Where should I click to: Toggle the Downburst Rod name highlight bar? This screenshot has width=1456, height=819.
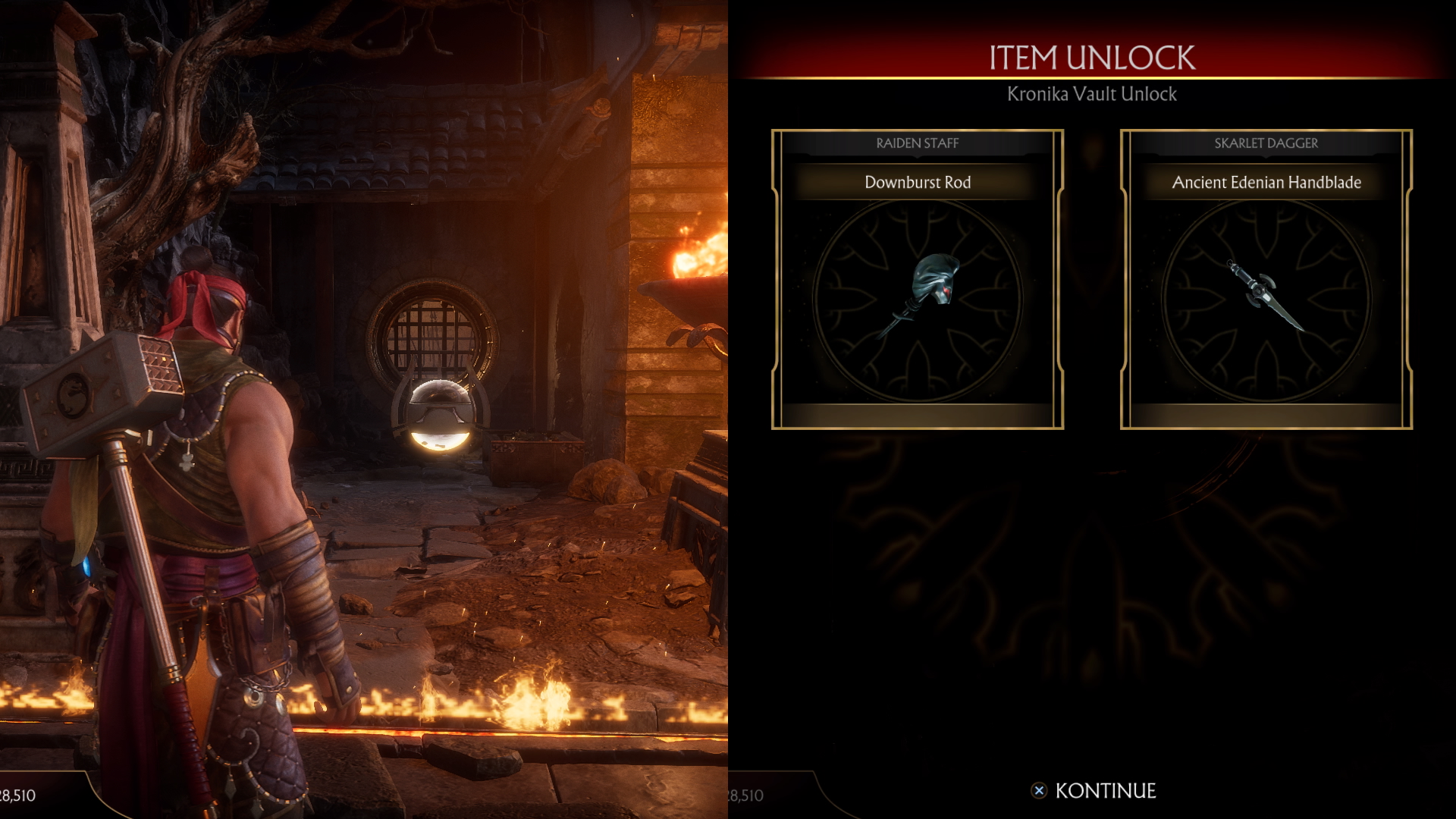[x=916, y=182]
